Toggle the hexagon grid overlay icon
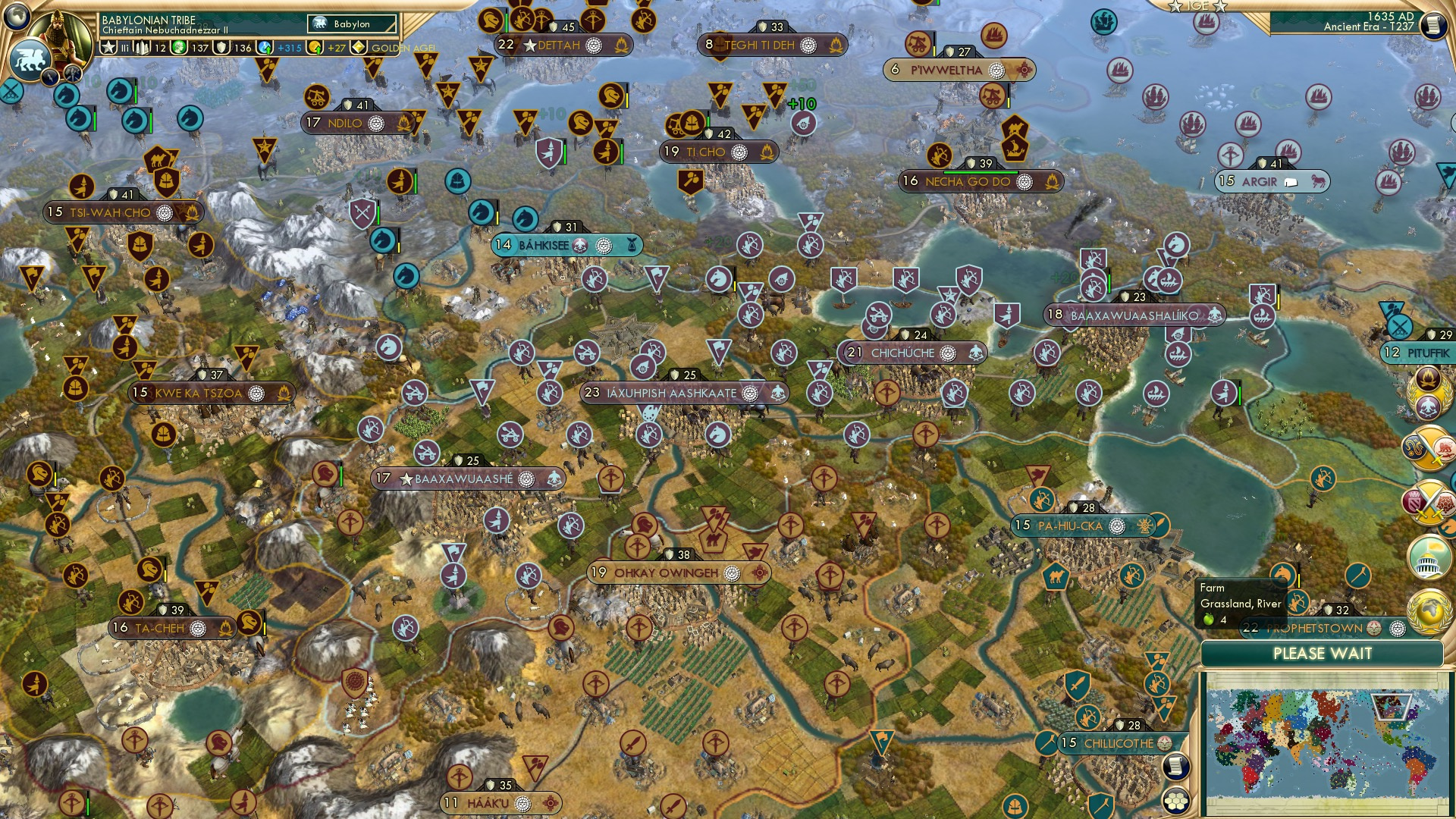 click(x=1177, y=800)
